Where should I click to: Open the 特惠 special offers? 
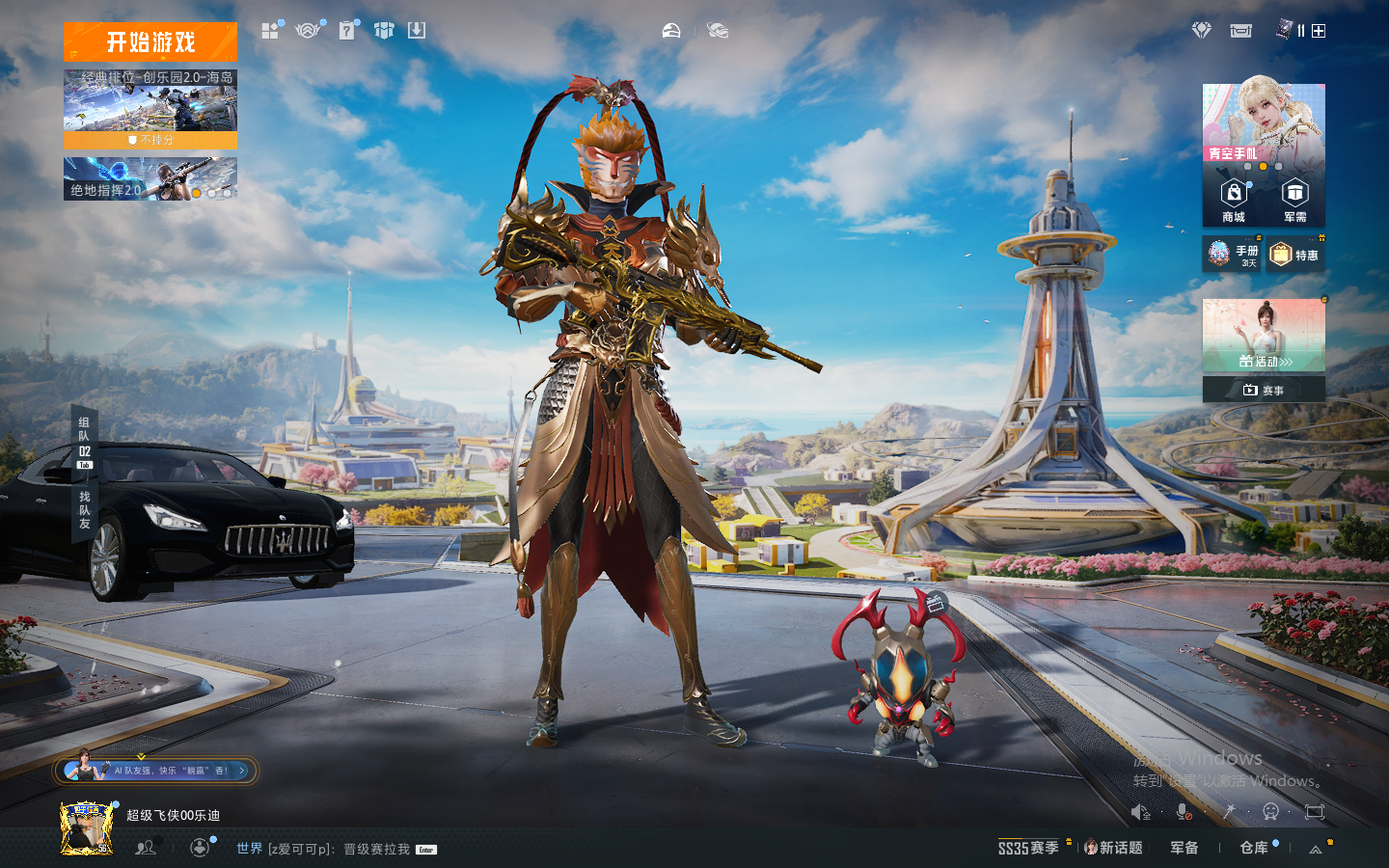pos(1295,255)
